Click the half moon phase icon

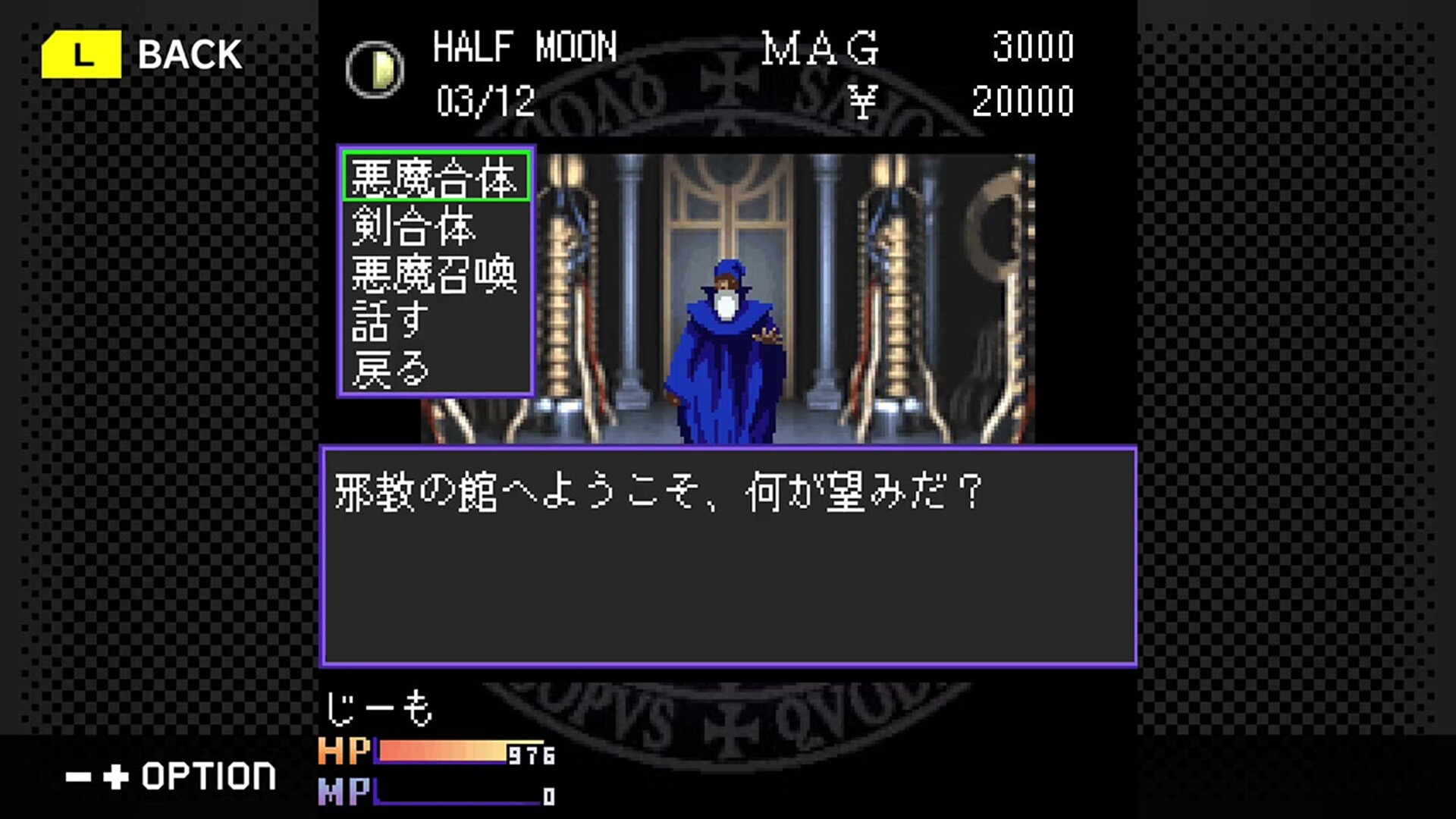(373, 70)
